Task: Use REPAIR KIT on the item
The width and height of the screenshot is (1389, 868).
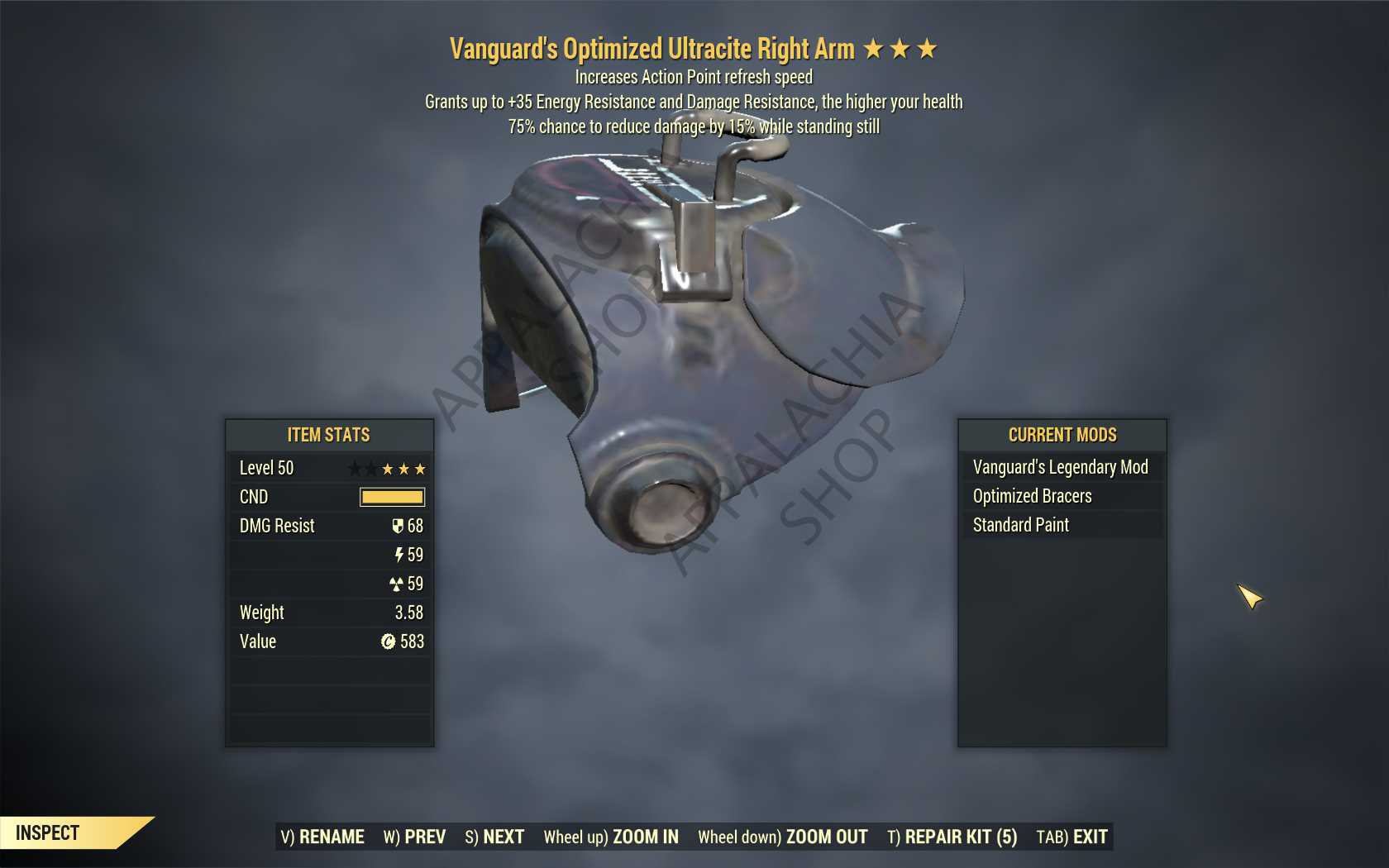Action: click(952, 837)
